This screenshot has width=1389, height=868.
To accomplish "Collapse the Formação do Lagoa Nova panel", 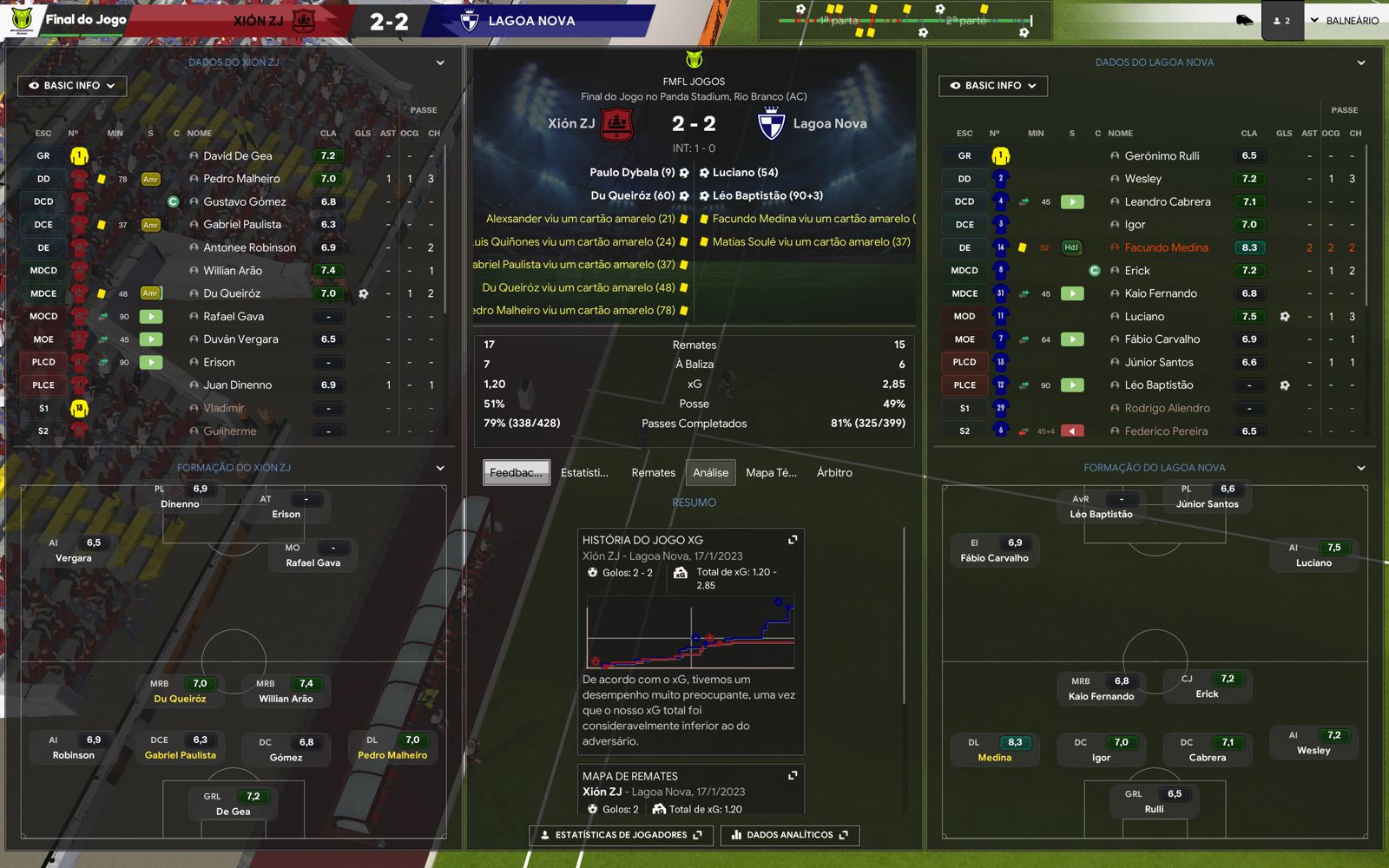I will [x=1361, y=468].
